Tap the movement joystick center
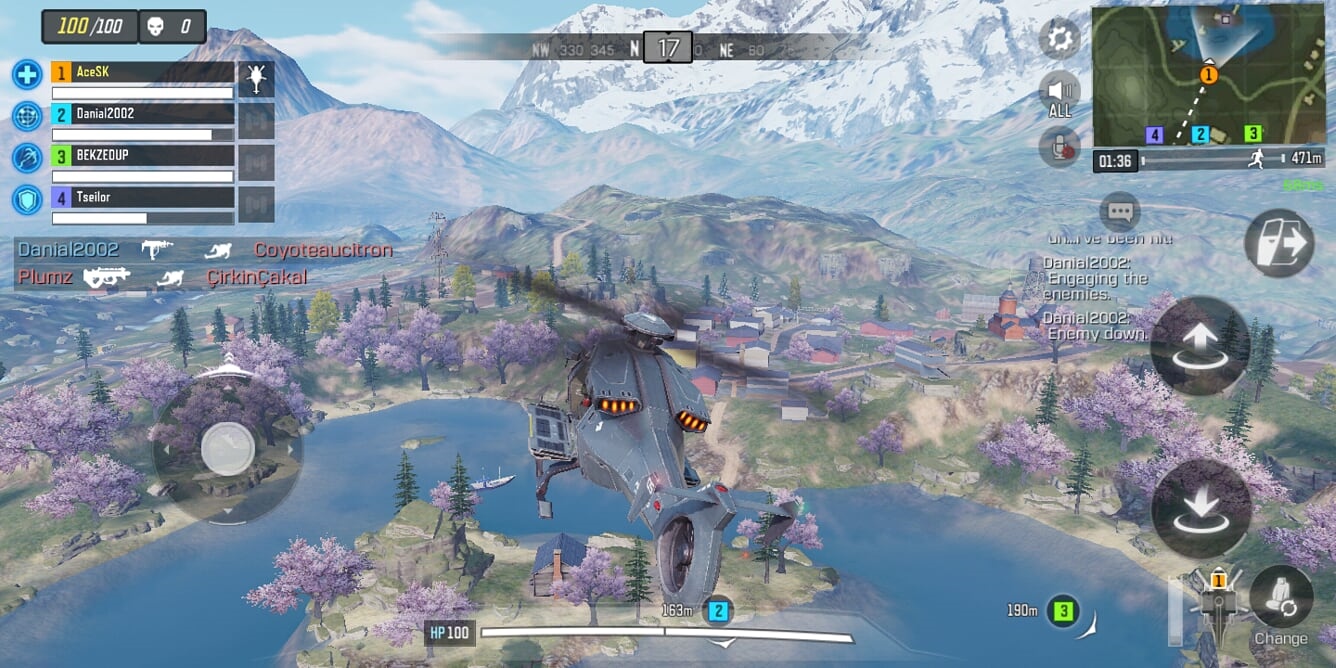1336x668 pixels. pyautogui.click(x=228, y=448)
